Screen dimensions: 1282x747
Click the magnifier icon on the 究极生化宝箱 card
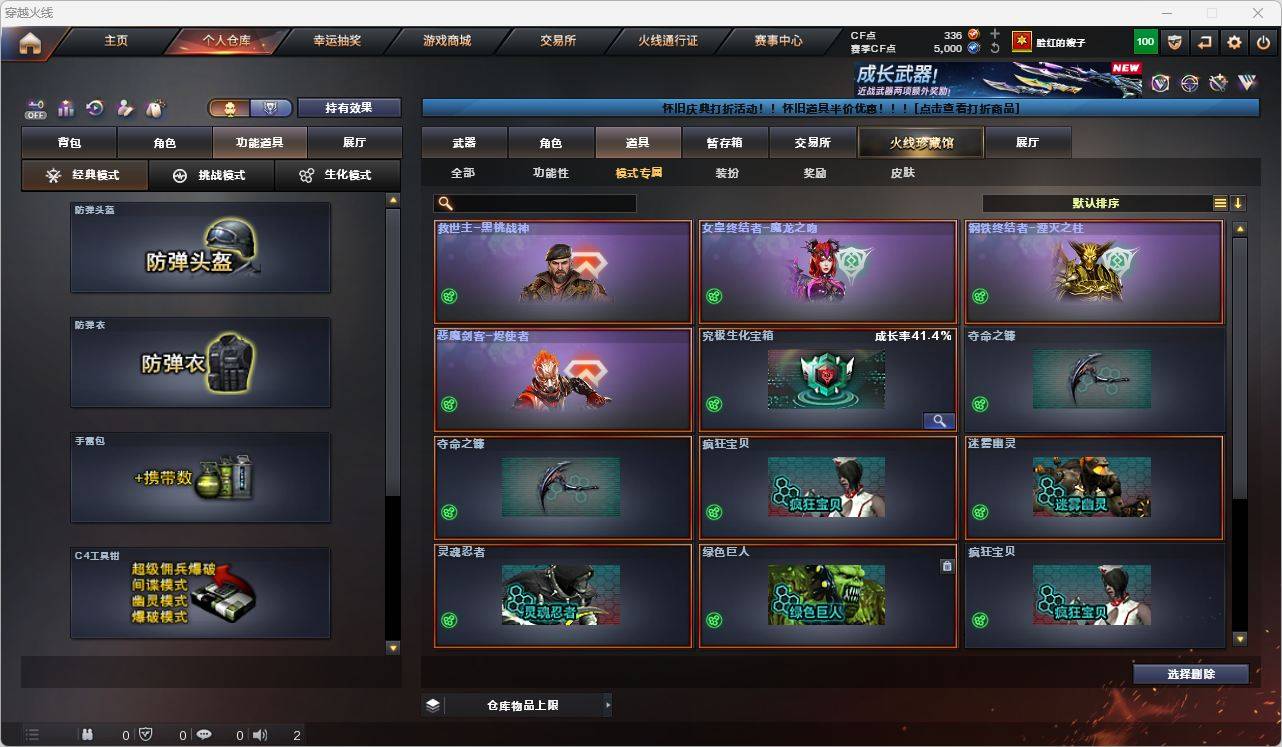click(x=938, y=420)
